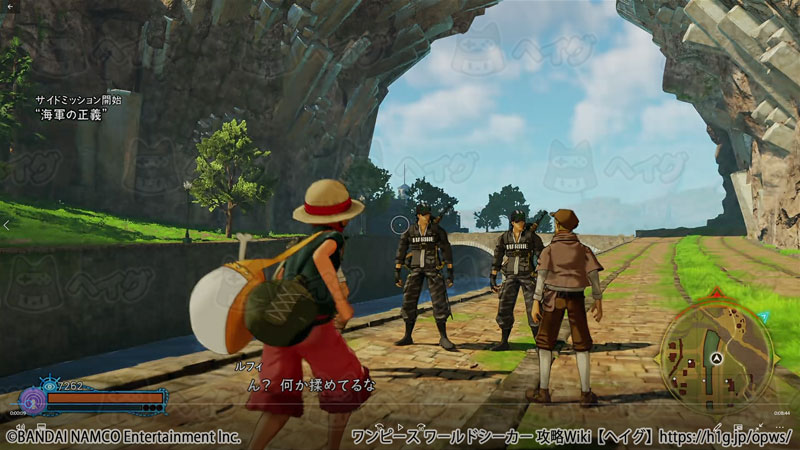Select the cyan marker on the minimap rim
800x450 pixels.
coord(763,316)
